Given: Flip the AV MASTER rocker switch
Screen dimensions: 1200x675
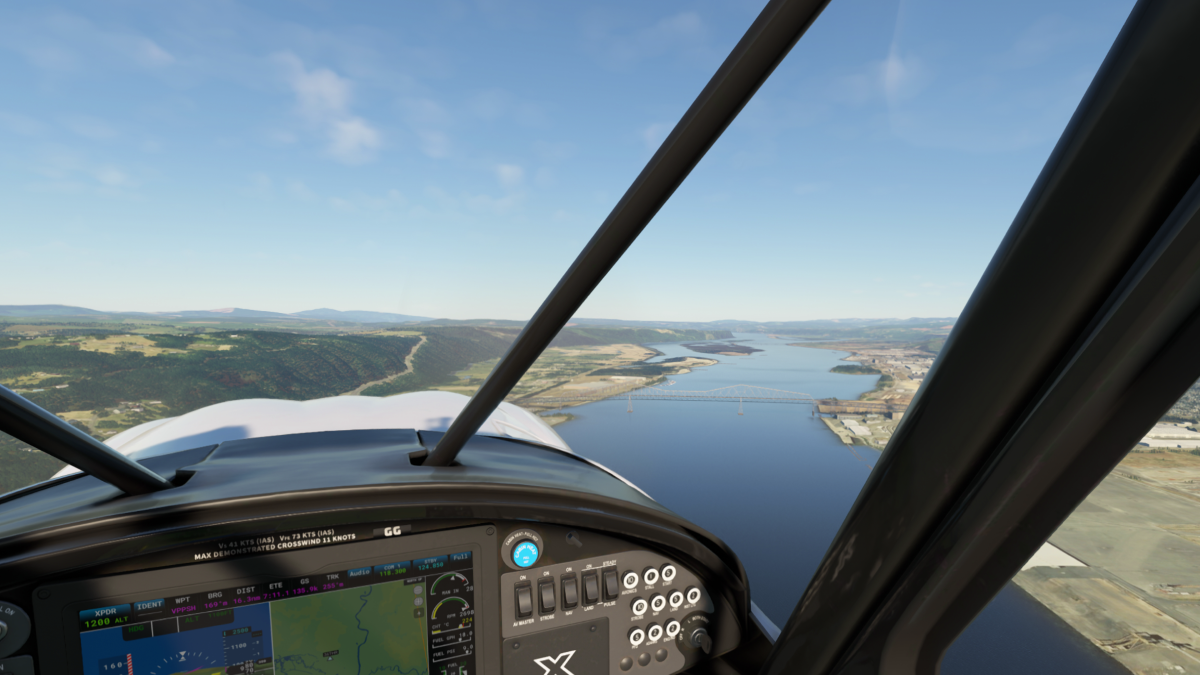Looking at the screenshot, I should pyautogui.click(x=523, y=600).
